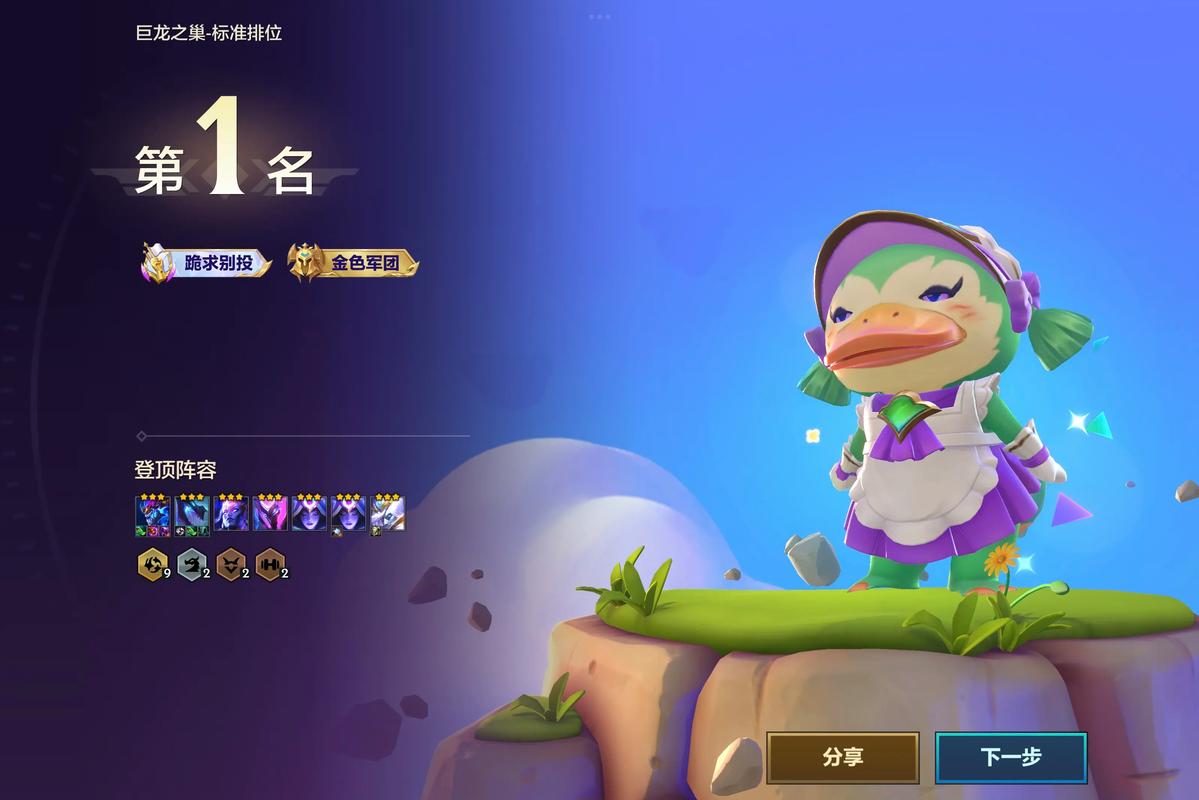
Task: Open the 金色军团 golden helmet badge
Action: (353, 264)
